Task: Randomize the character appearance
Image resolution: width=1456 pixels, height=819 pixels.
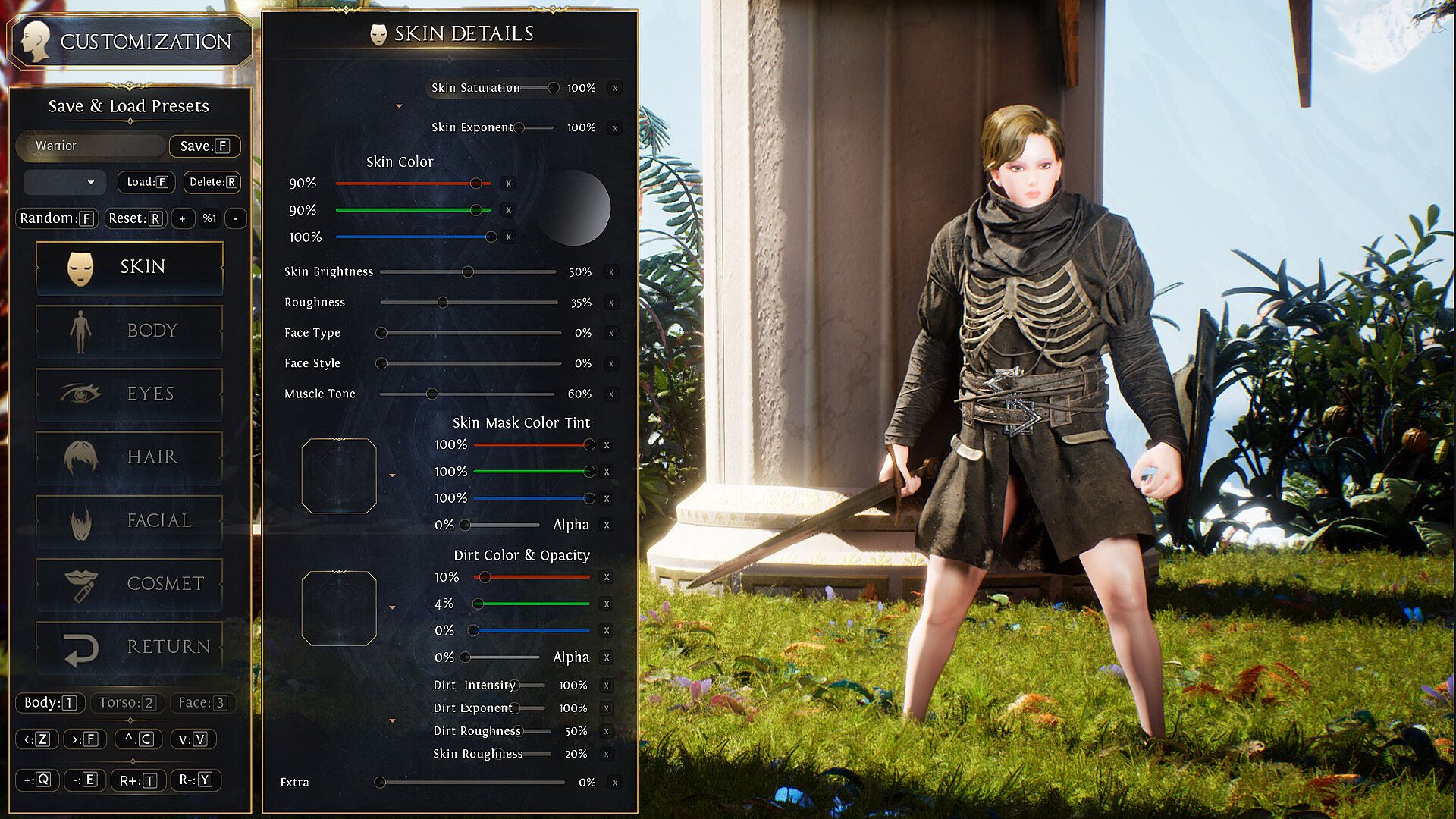Action: tap(56, 218)
